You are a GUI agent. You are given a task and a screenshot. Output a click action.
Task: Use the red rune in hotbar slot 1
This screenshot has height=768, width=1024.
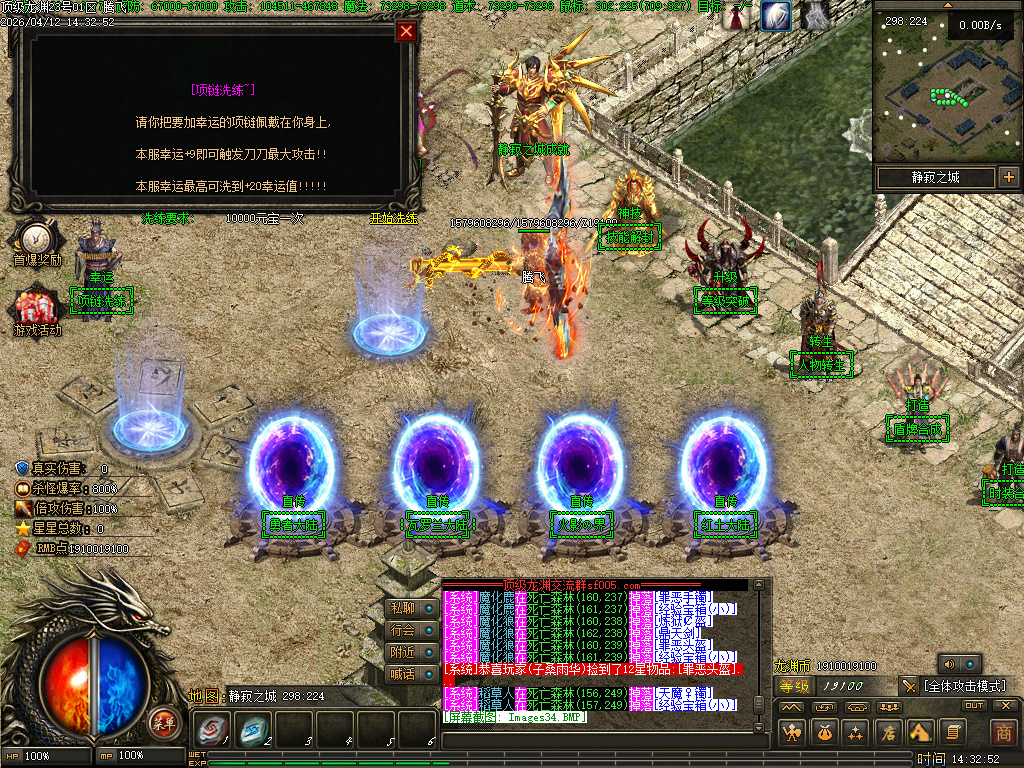(212, 730)
